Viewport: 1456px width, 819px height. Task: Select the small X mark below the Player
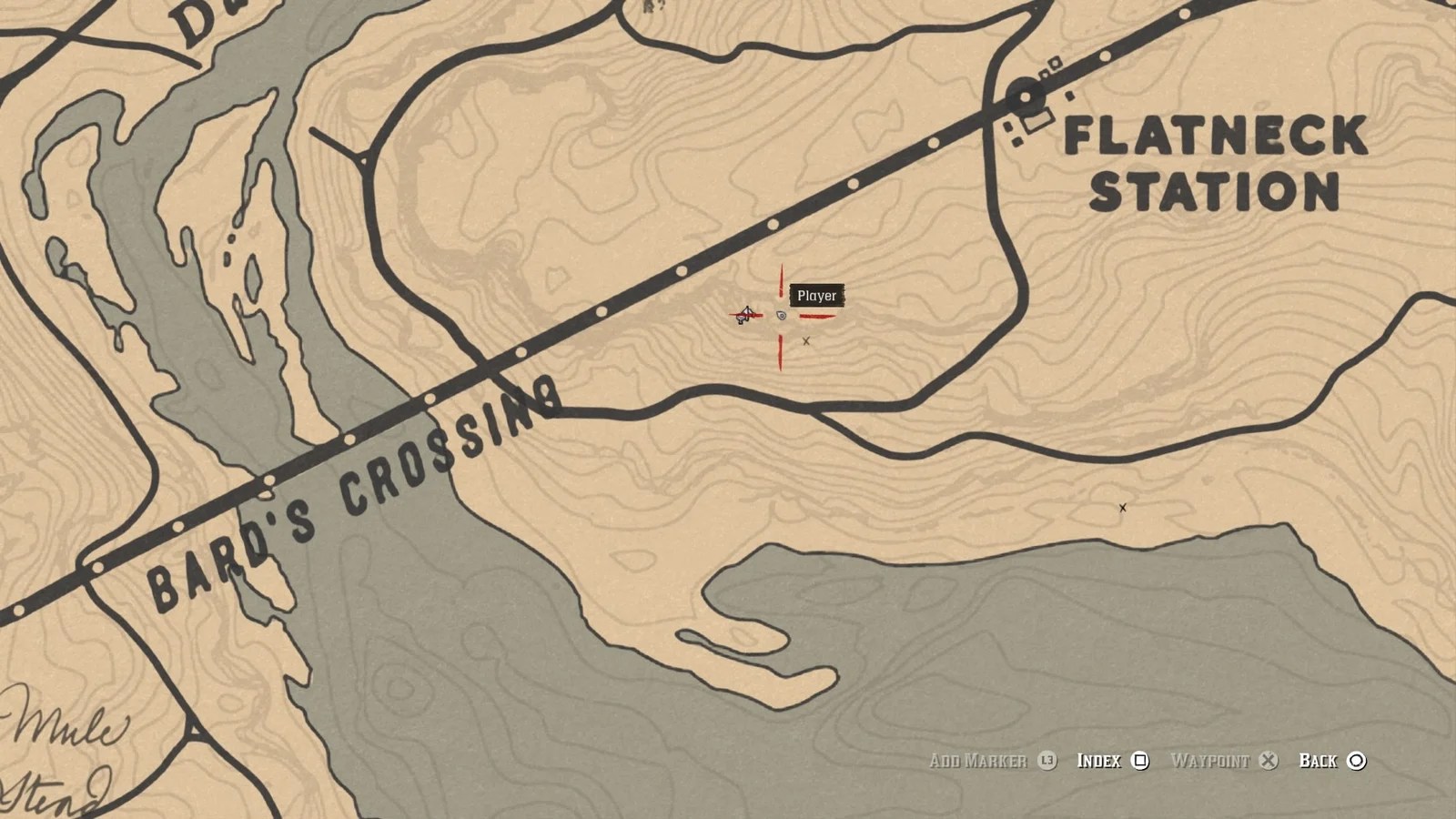point(806,342)
